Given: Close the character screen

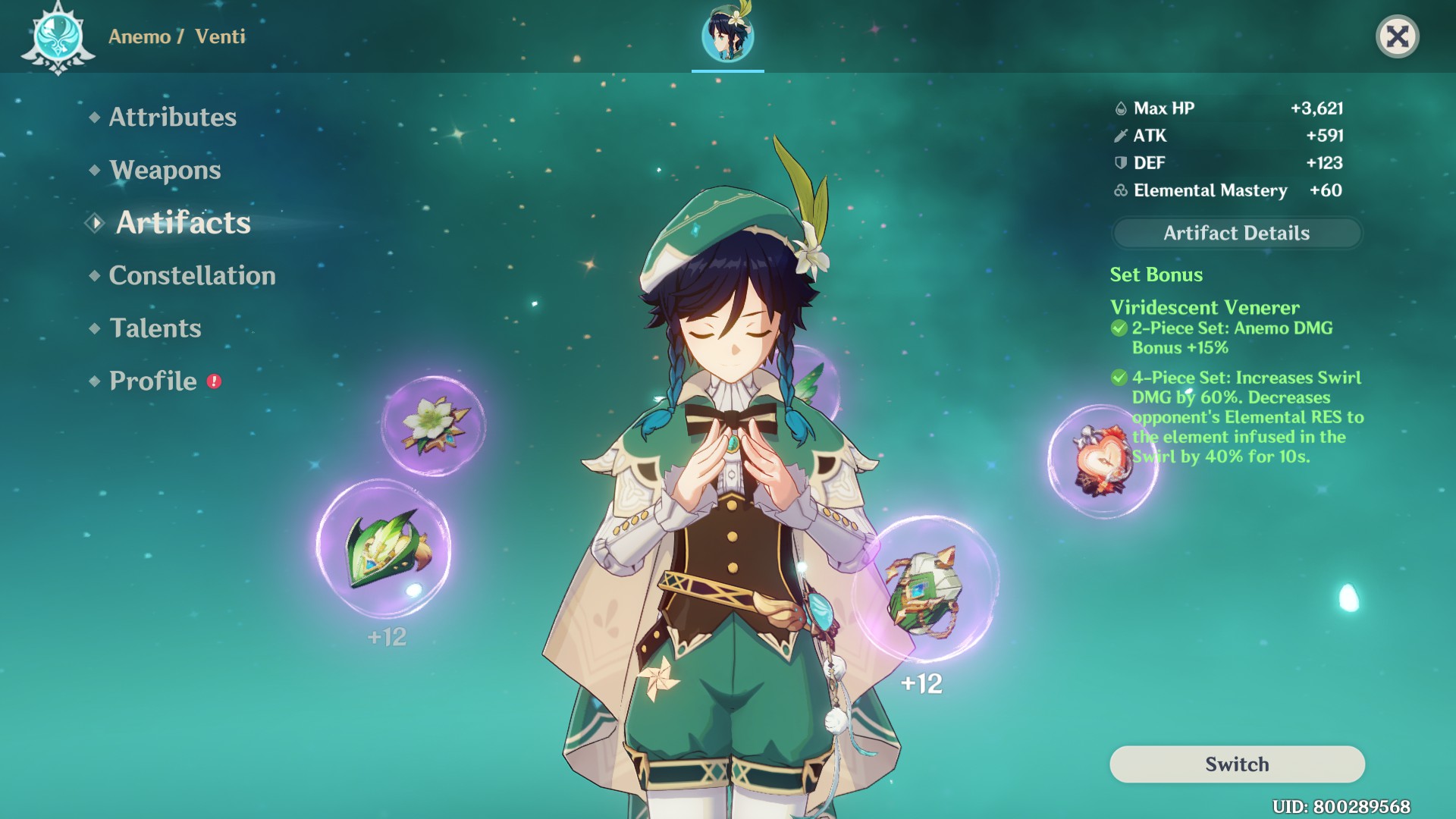Looking at the screenshot, I should (x=1397, y=36).
